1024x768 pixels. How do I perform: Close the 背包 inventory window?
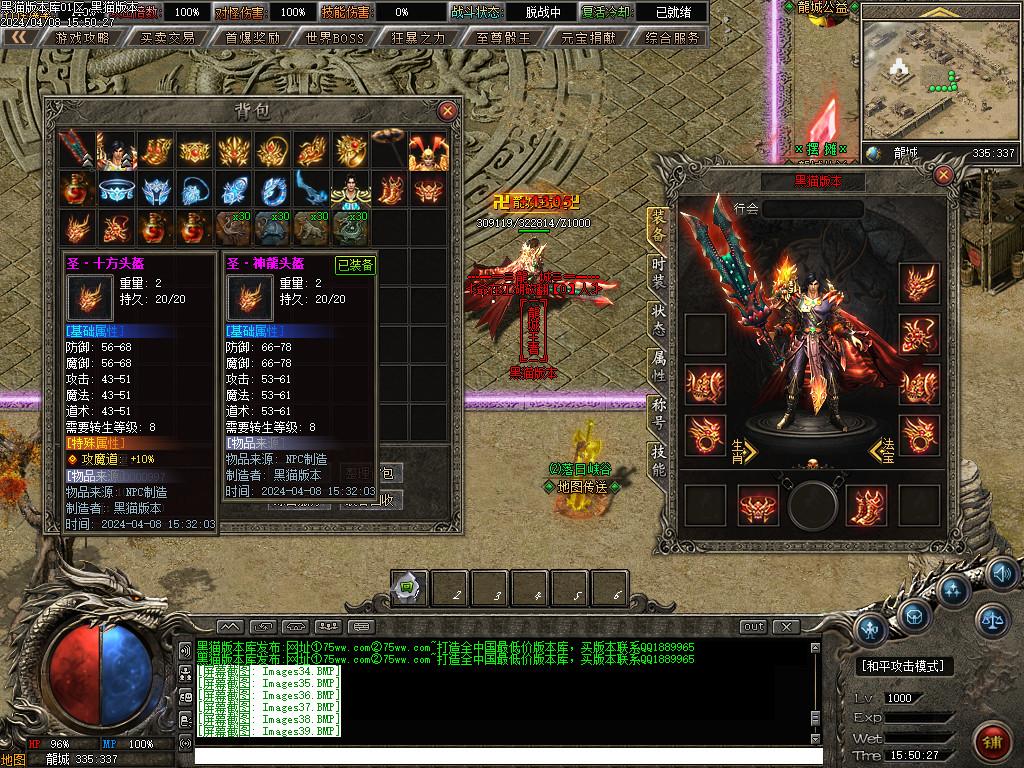click(x=447, y=110)
